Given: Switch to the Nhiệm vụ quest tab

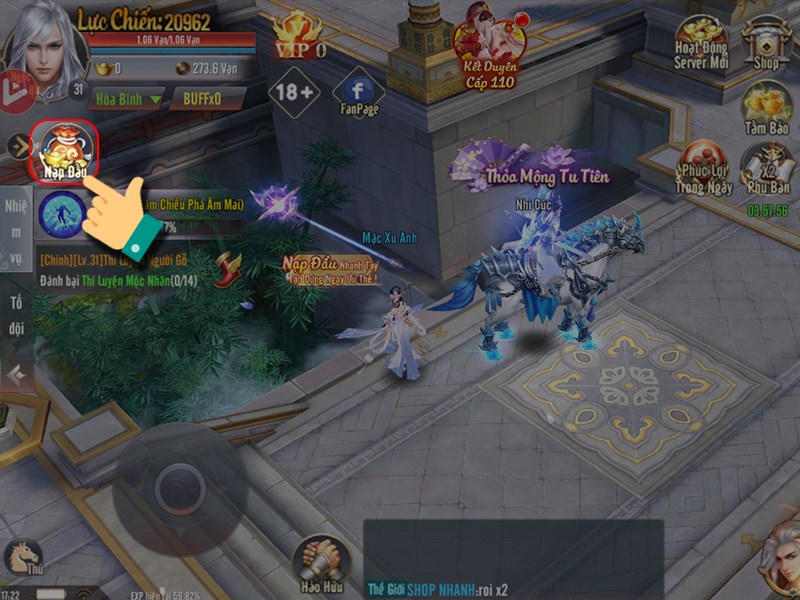Looking at the screenshot, I should (16, 232).
